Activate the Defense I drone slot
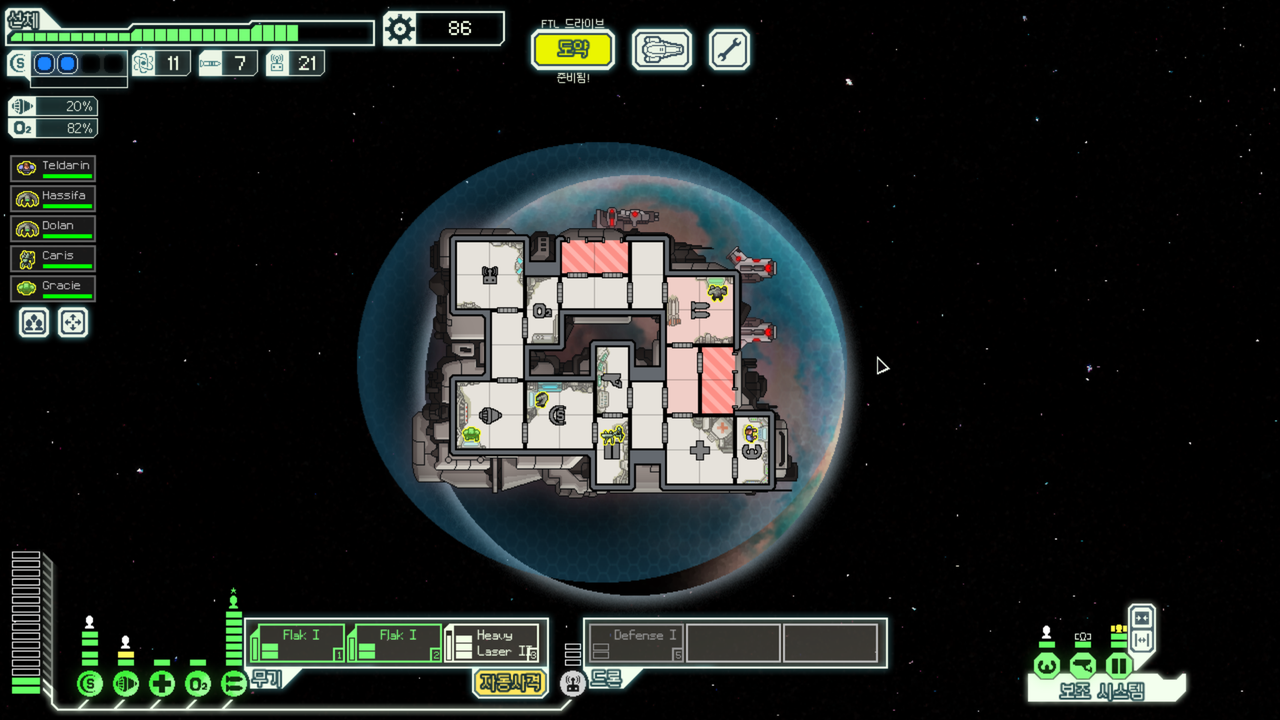Viewport: 1280px width, 720px height. point(635,643)
